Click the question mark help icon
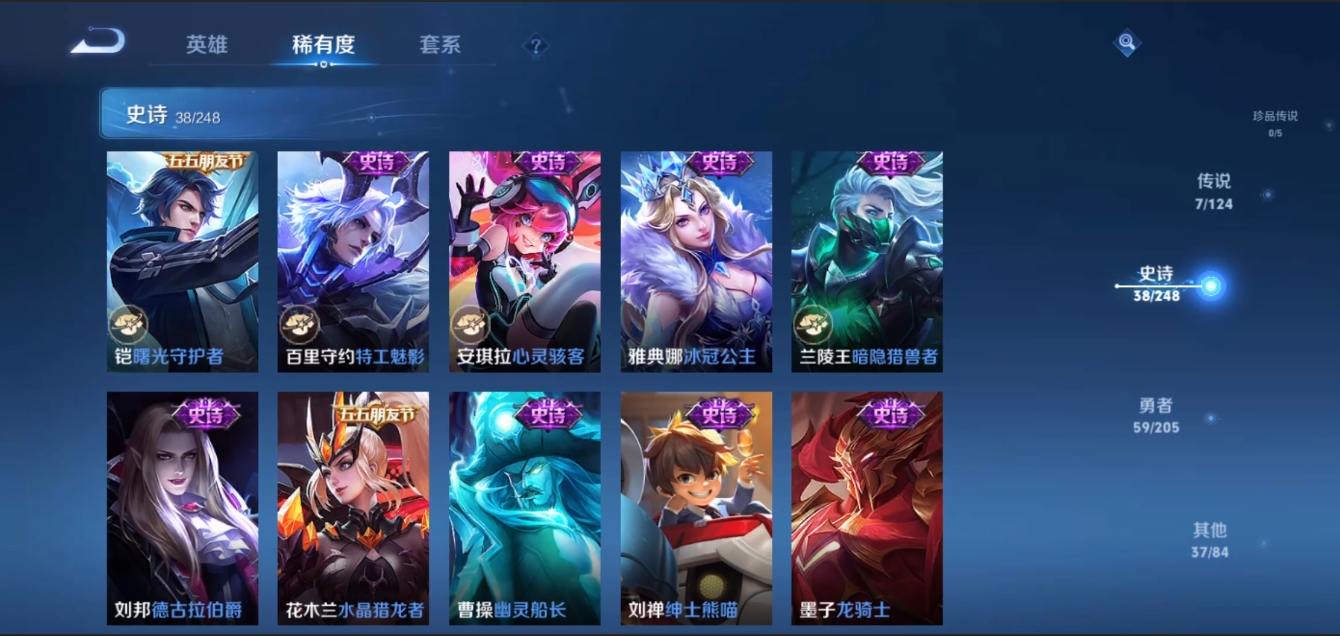Screen dimensions: 1340x636 coord(536,45)
